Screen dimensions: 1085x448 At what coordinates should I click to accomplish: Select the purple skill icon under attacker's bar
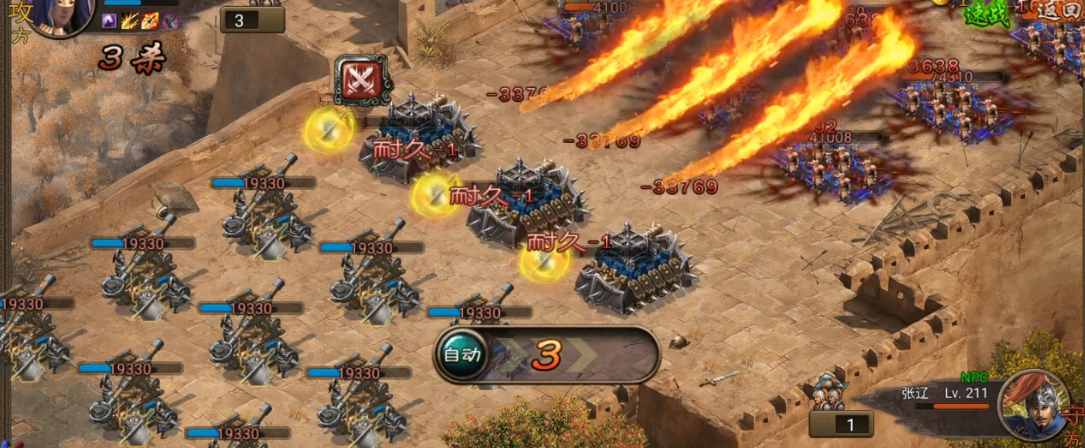tap(110, 21)
